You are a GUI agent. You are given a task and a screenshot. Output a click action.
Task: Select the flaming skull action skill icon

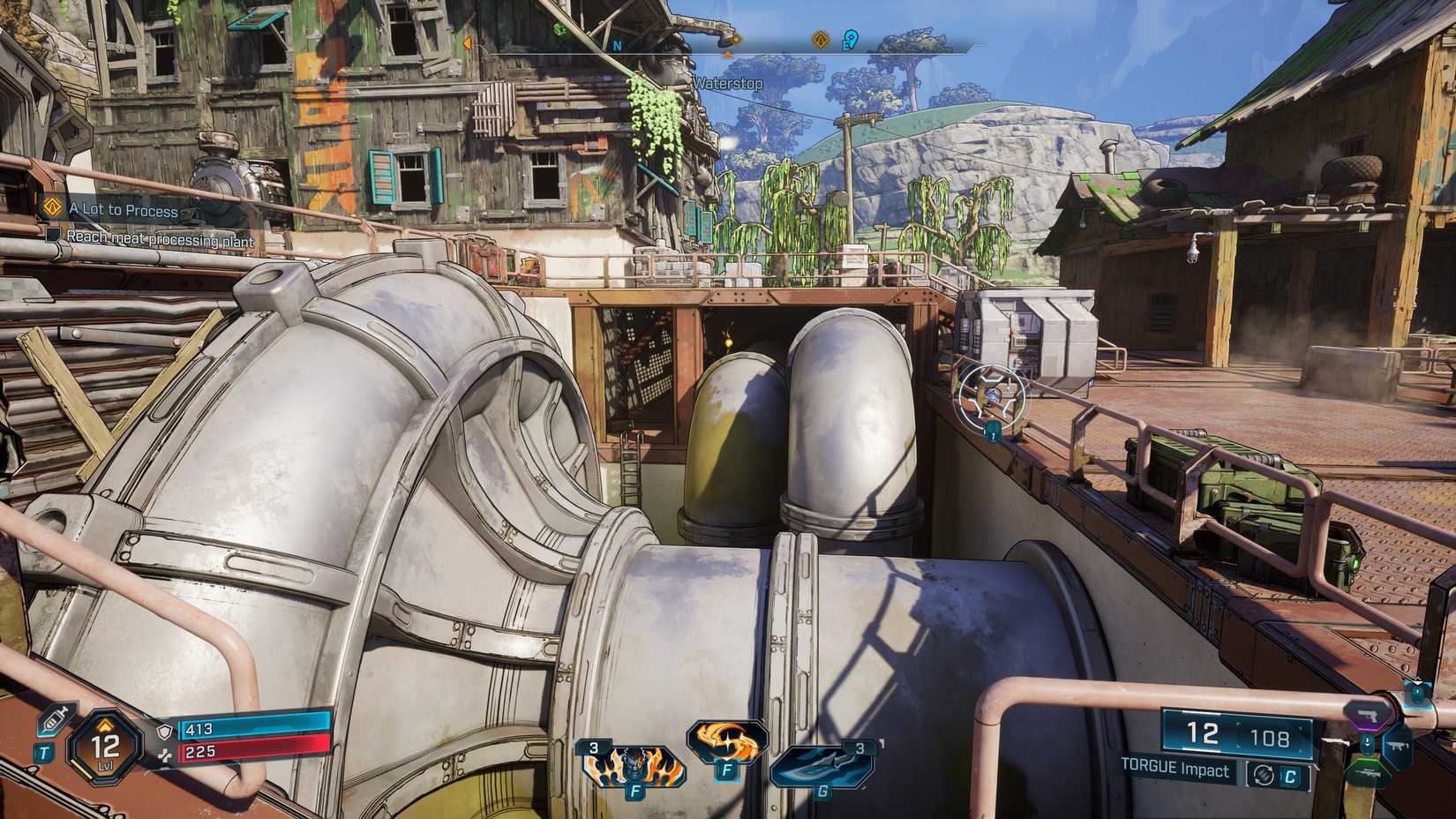pyautogui.click(x=634, y=768)
